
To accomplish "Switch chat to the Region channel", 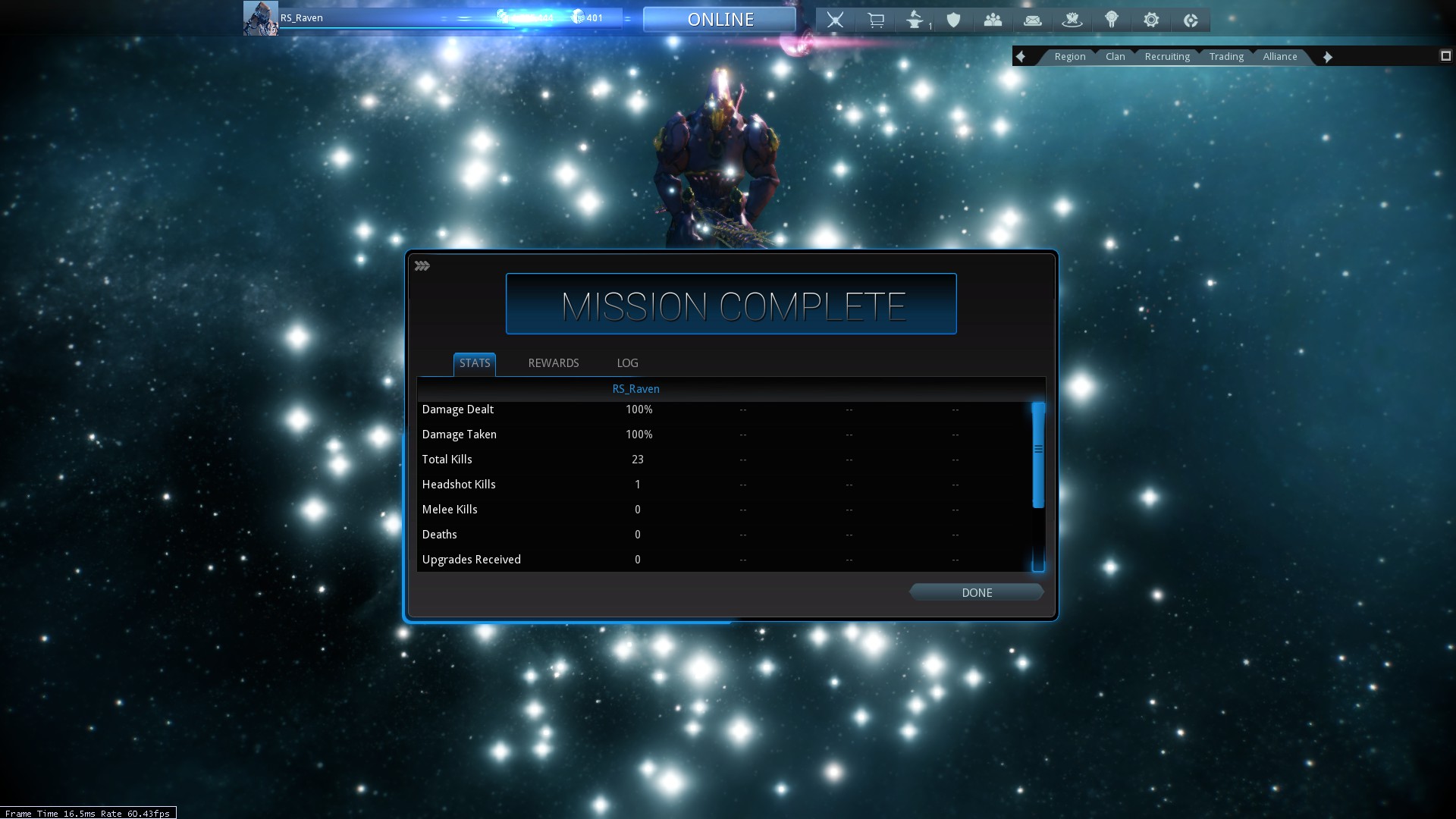I will tap(1069, 57).
